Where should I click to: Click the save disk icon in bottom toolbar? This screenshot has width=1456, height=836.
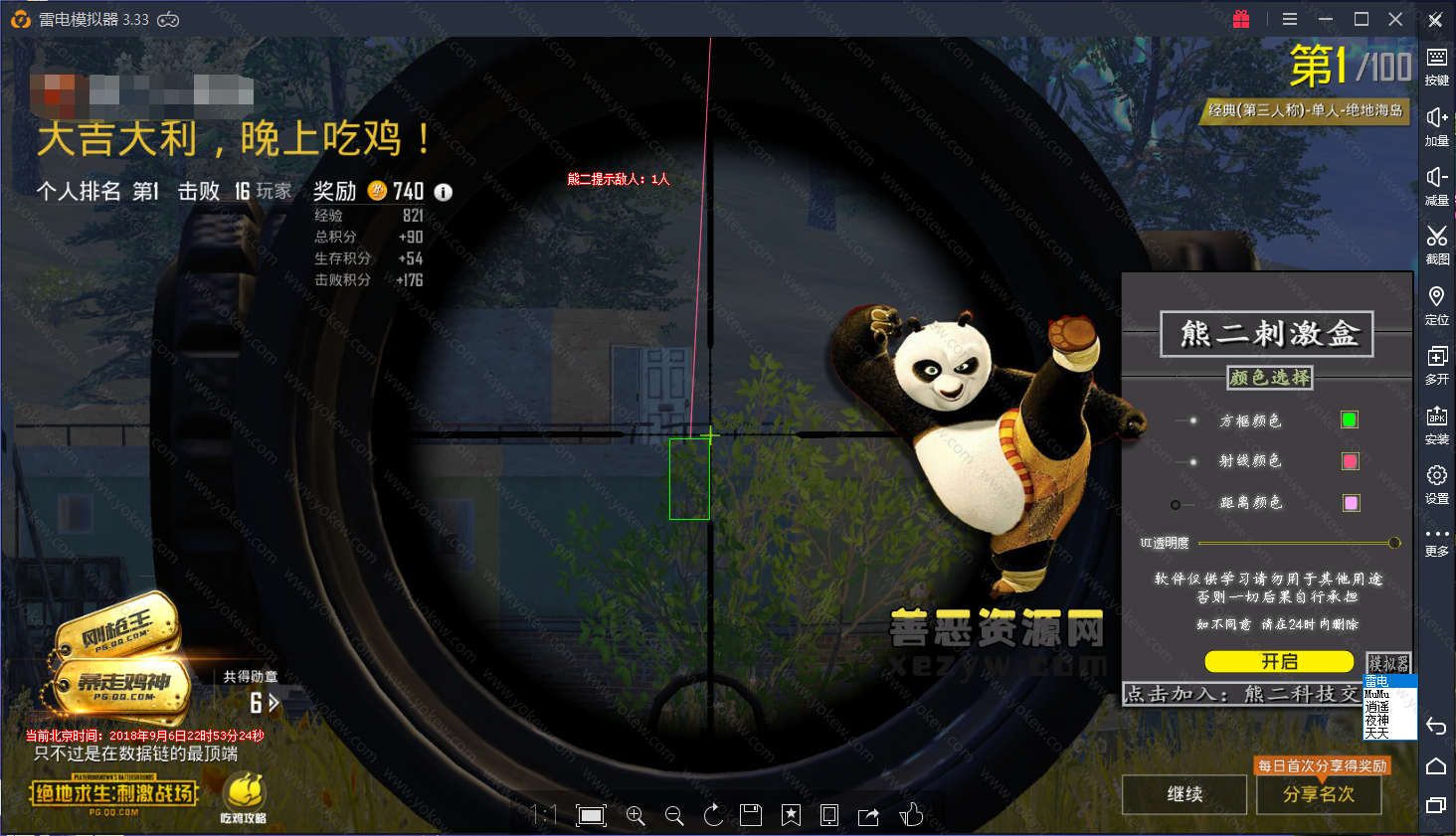751,816
